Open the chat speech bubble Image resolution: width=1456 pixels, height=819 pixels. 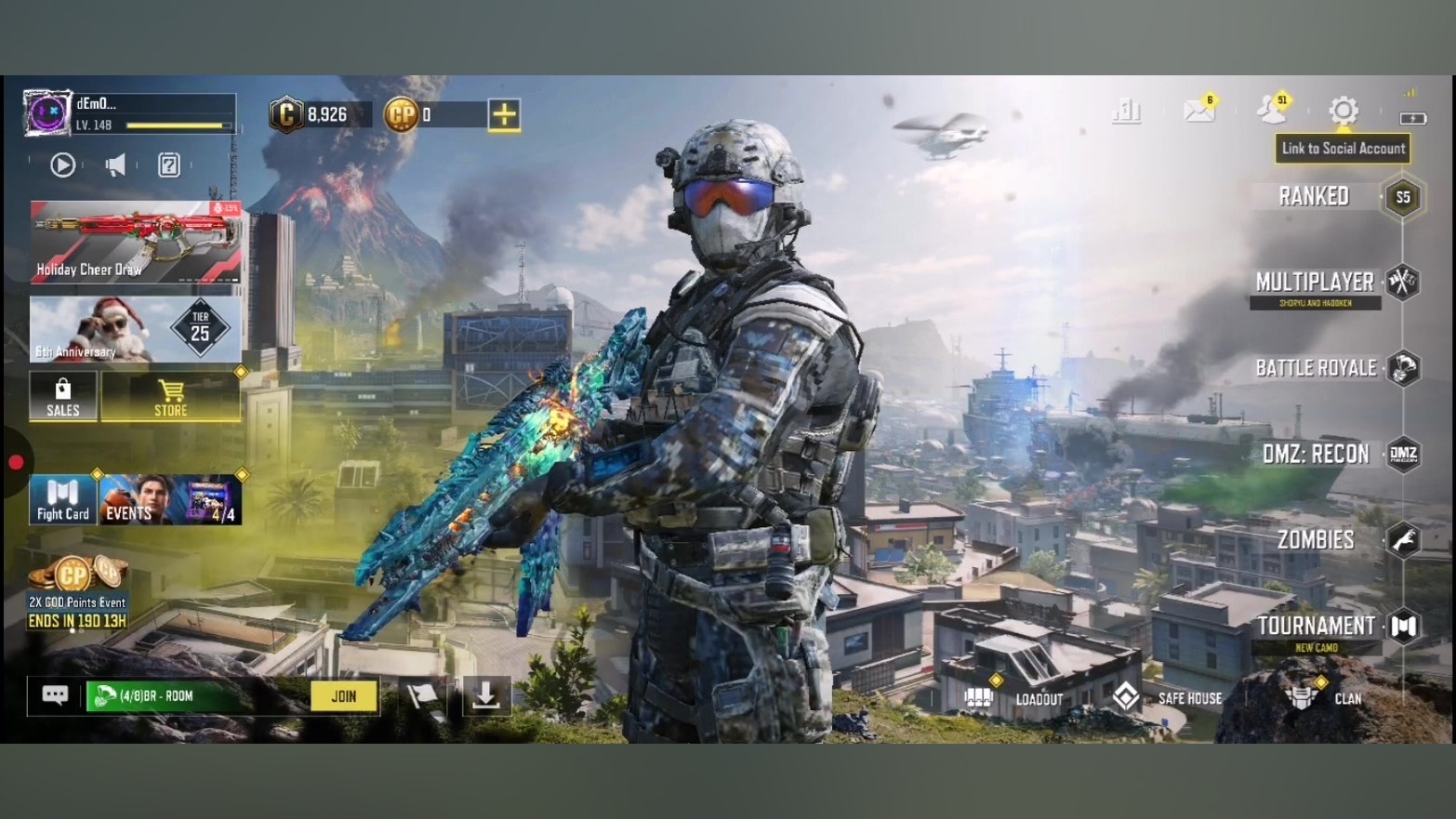(55, 695)
